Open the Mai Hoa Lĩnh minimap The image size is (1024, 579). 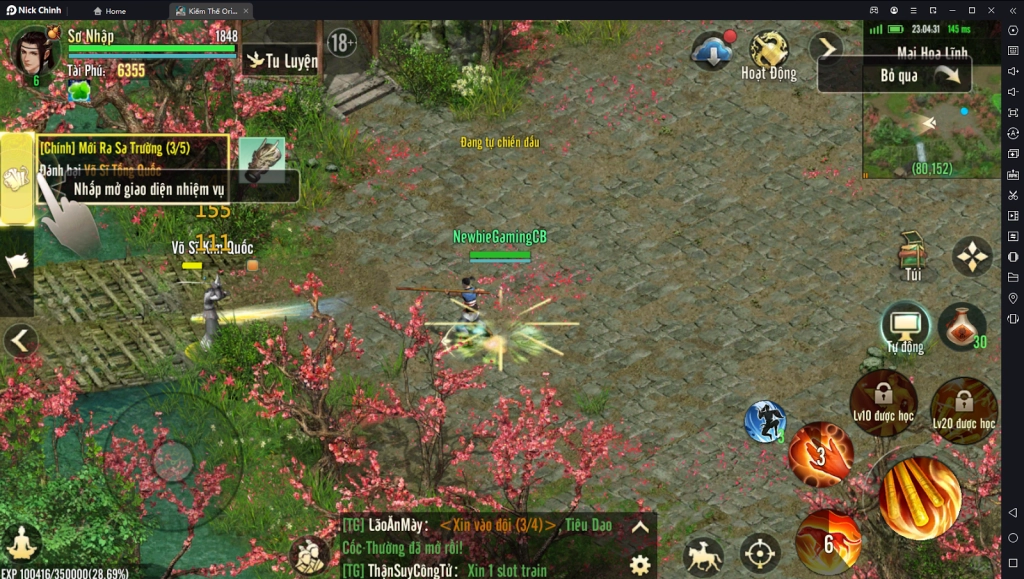tap(932, 123)
